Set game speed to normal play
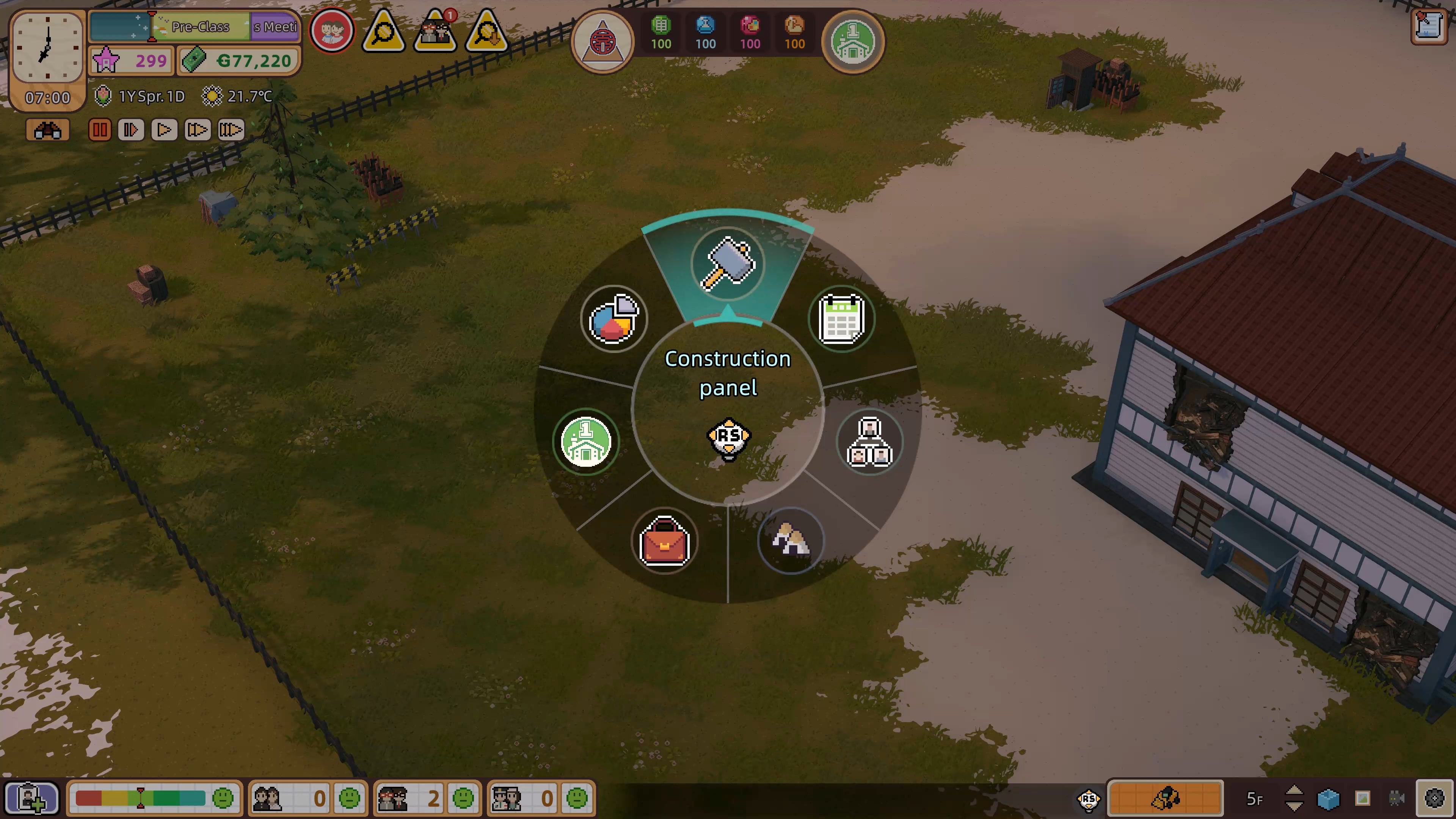This screenshot has height=819, width=1456. [x=164, y=130]
